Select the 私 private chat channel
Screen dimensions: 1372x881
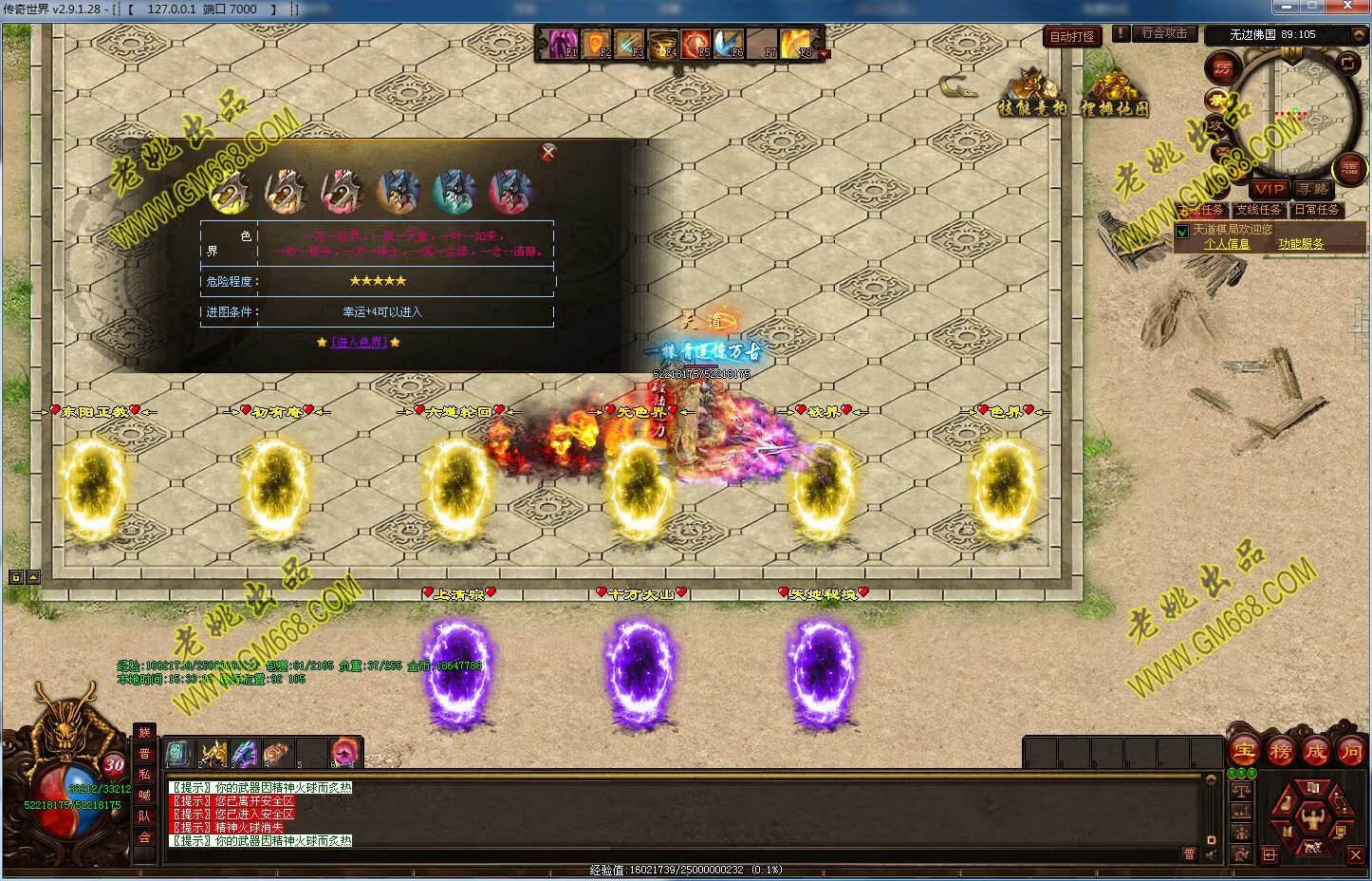point(144,775)
